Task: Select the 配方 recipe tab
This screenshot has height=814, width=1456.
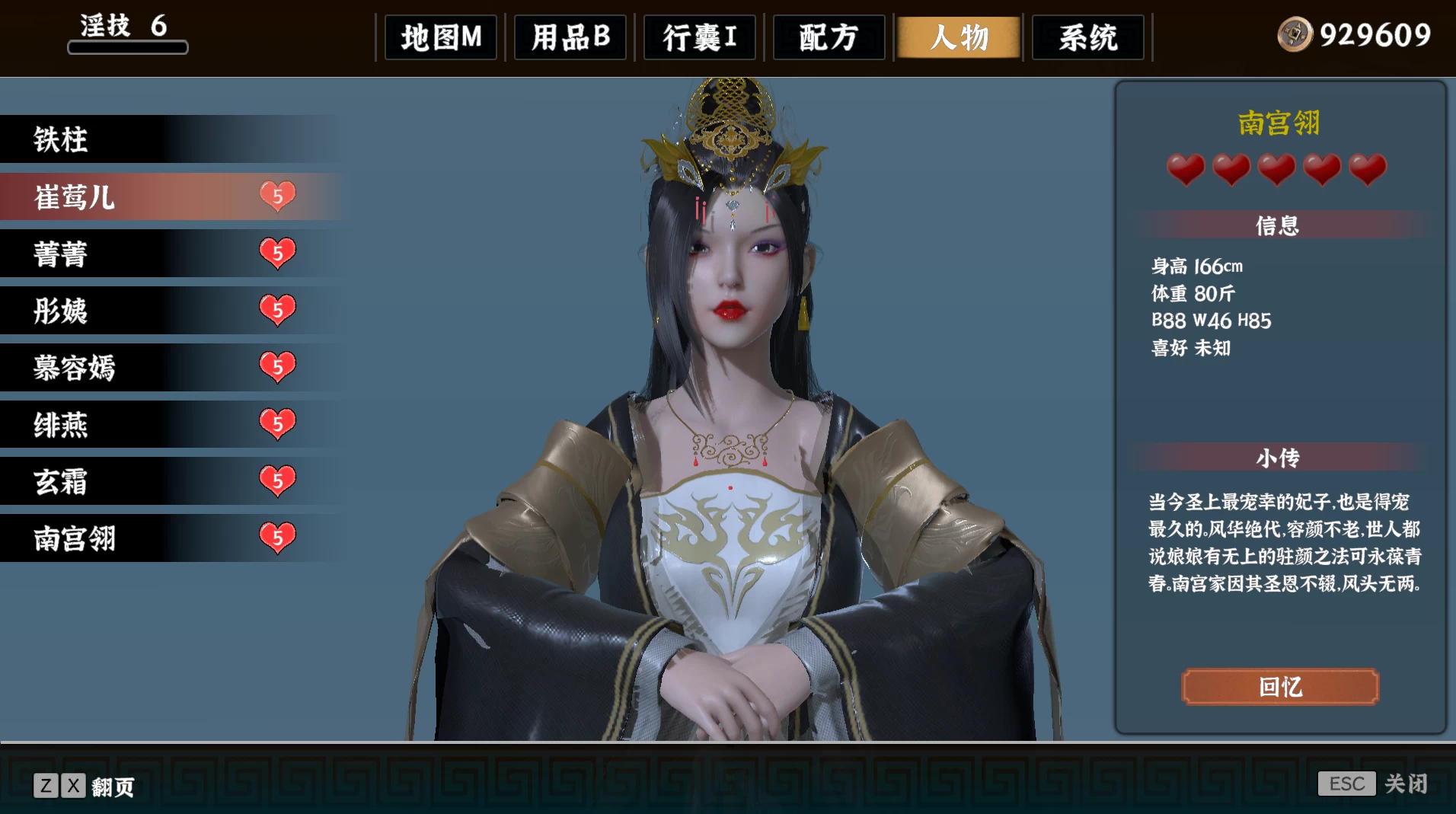Action: (x=827, y=37)
